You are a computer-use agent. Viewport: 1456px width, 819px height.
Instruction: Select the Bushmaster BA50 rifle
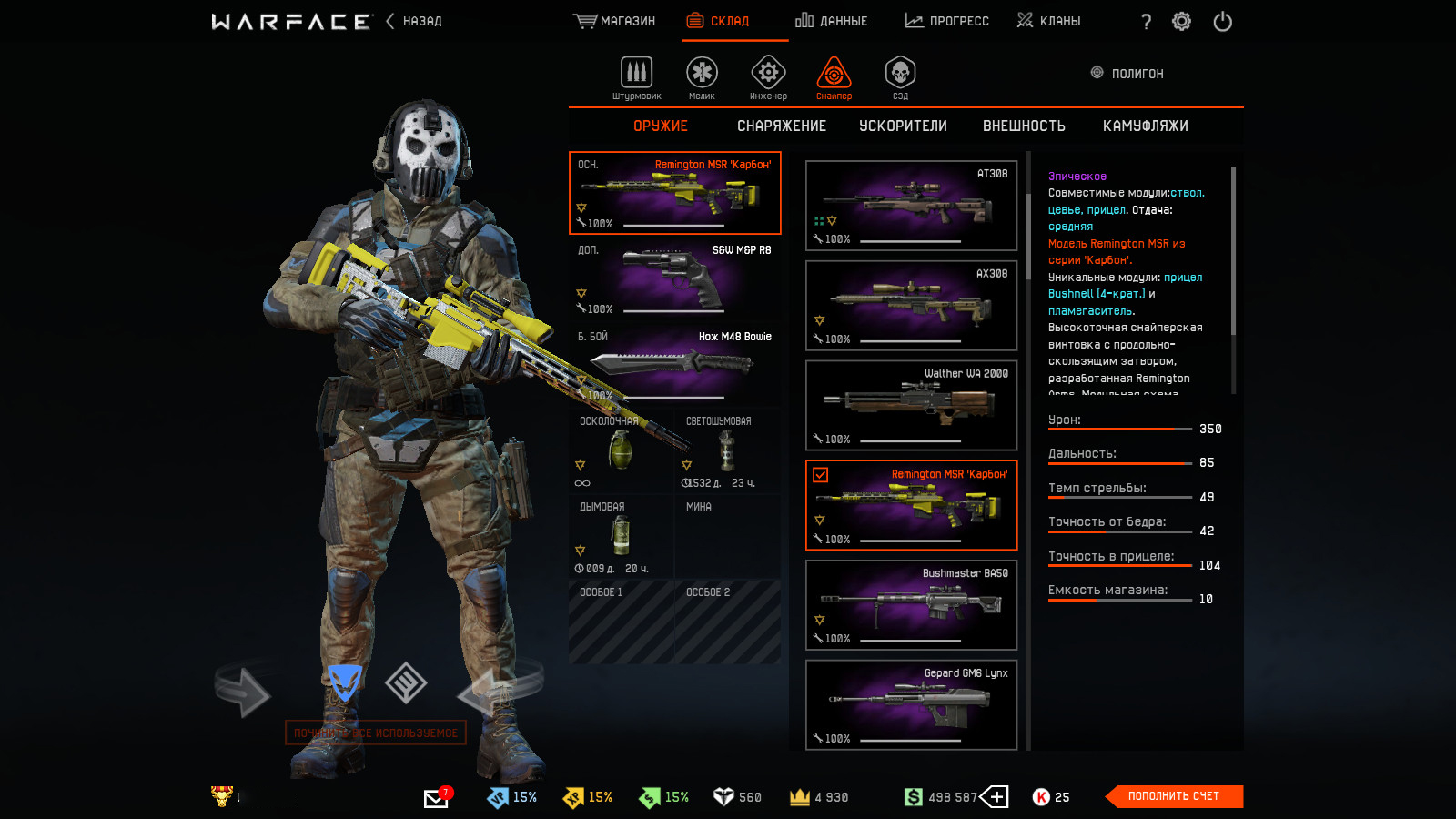click(x=911, y=605)
